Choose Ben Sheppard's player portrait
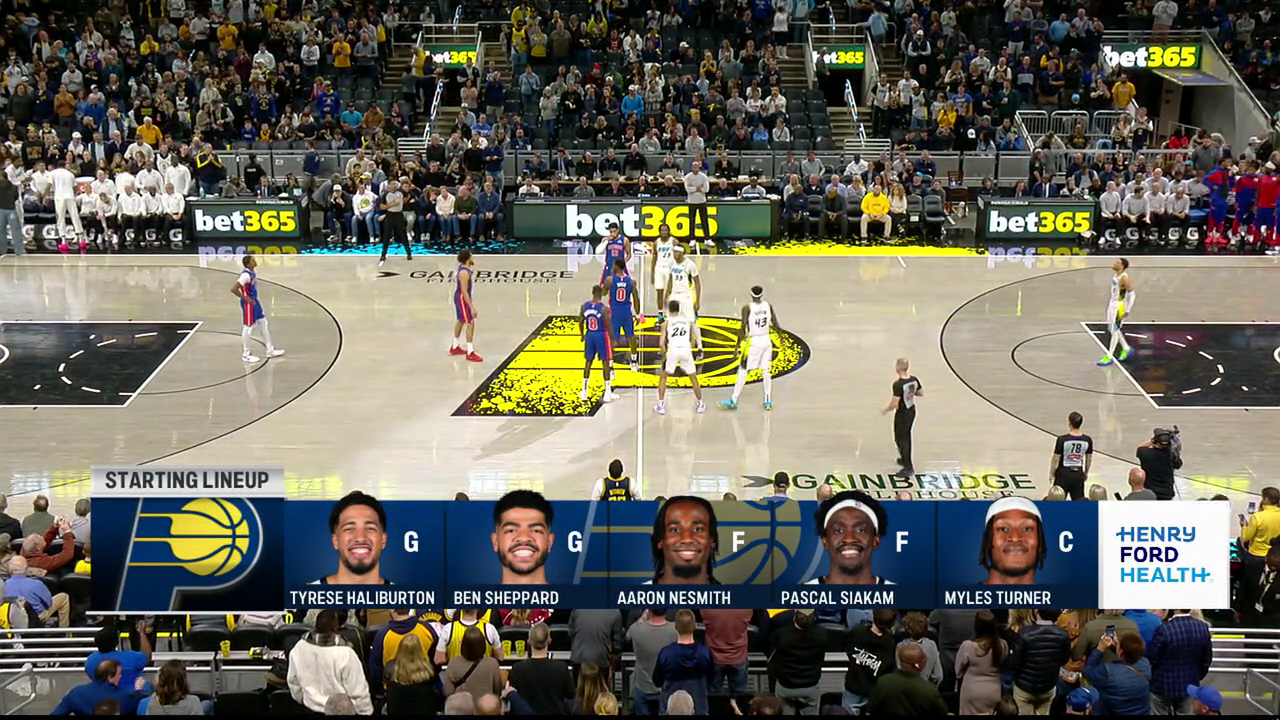 pyautogui.click(x=522, y=538)
